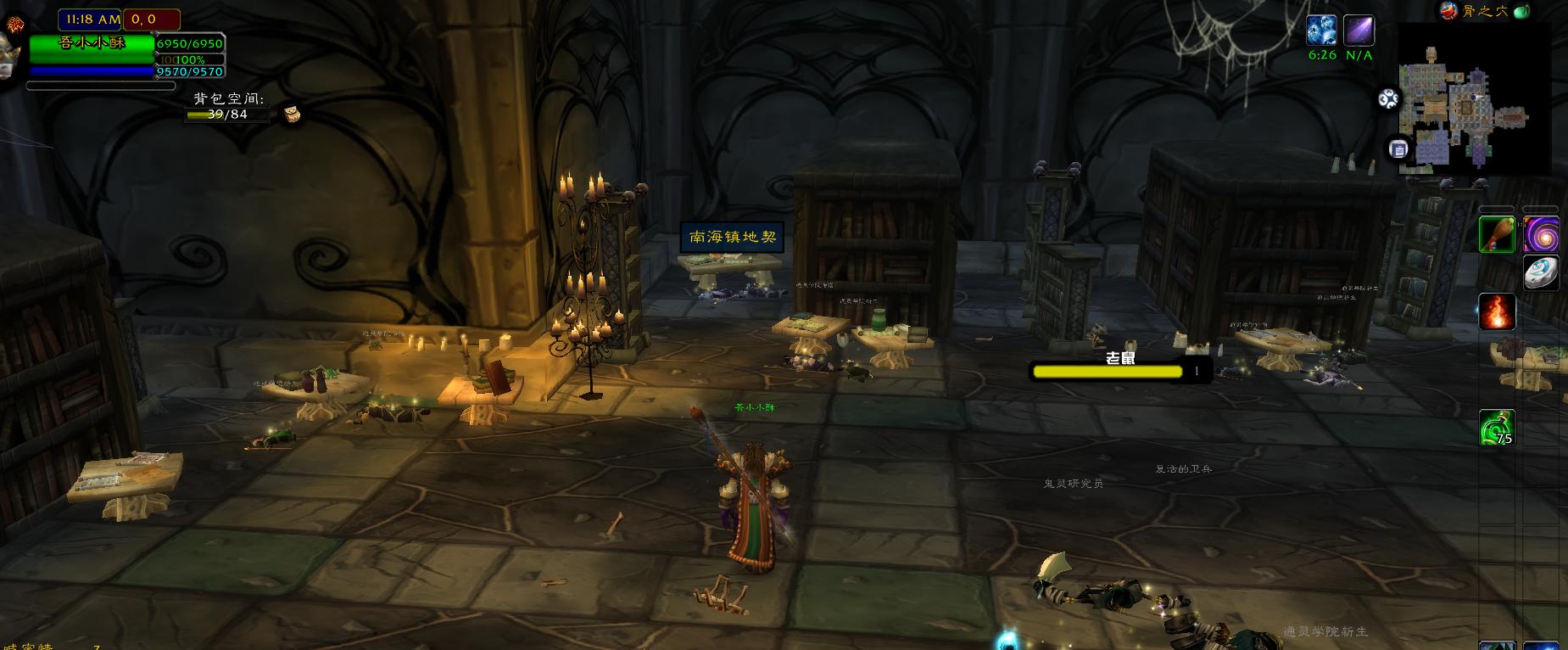
Task: Click the round white tracking button by minimap
Action: coord(1388,99)
